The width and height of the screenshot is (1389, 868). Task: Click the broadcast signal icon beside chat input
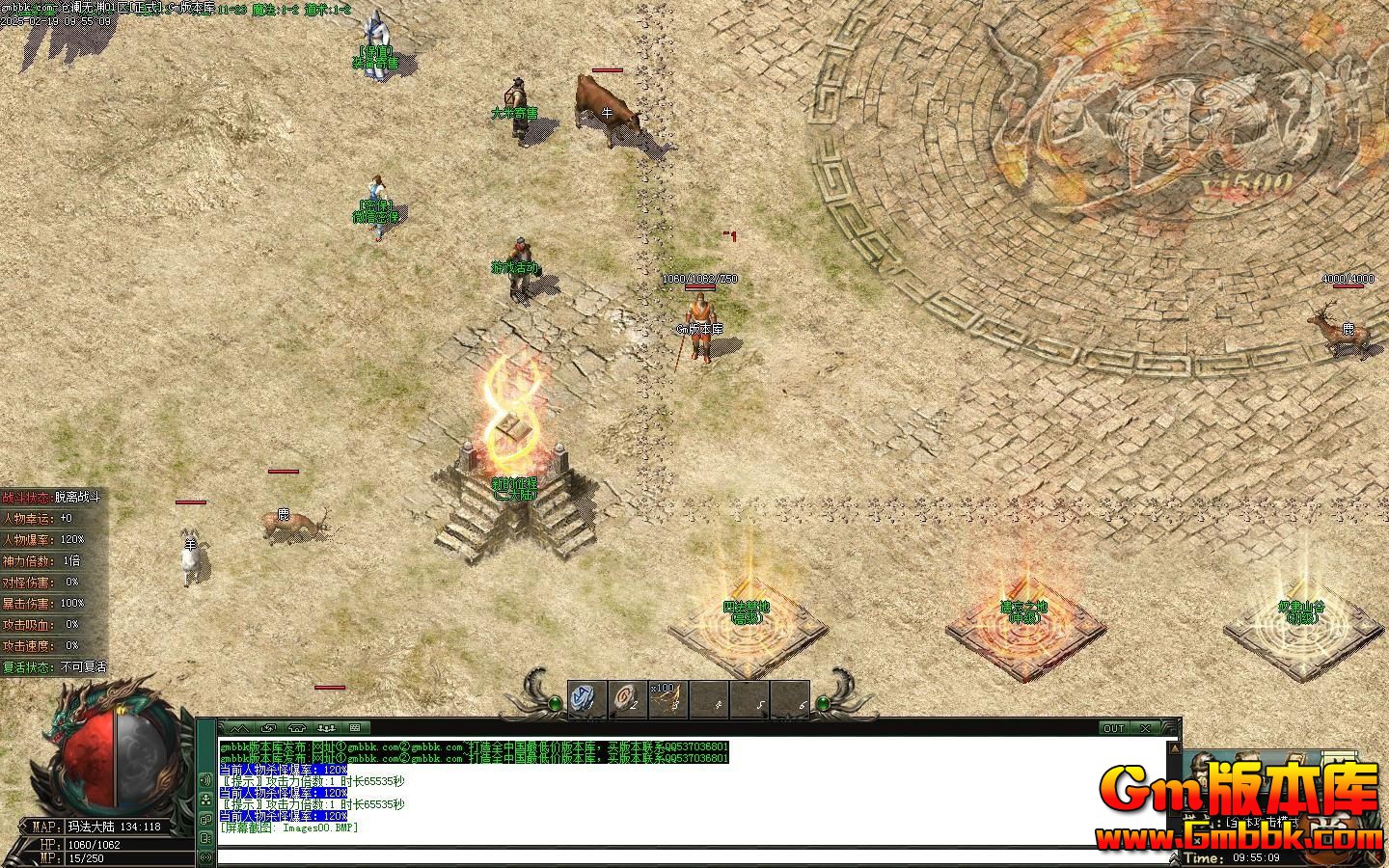(205, 856)
